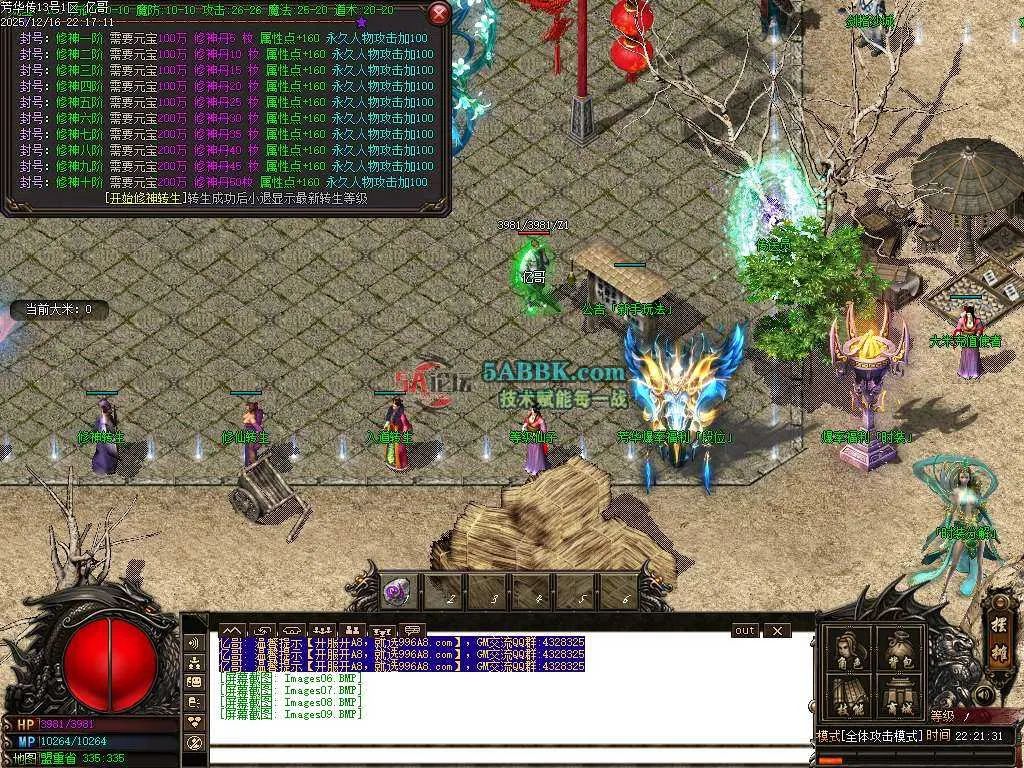Open the 技能 skills panel

coord(850,696)
